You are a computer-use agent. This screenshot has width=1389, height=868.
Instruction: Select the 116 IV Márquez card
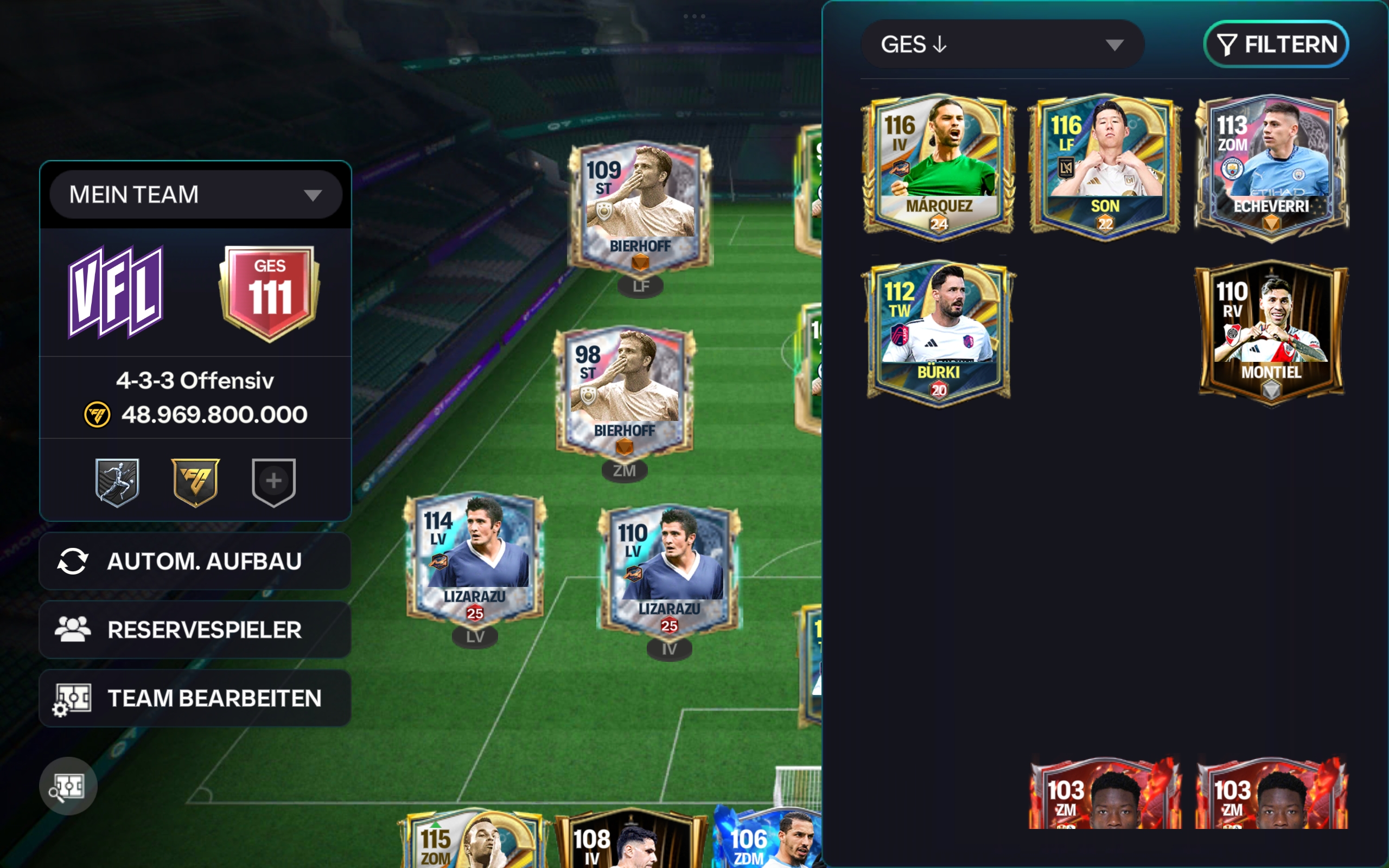[x=939, y=167]
